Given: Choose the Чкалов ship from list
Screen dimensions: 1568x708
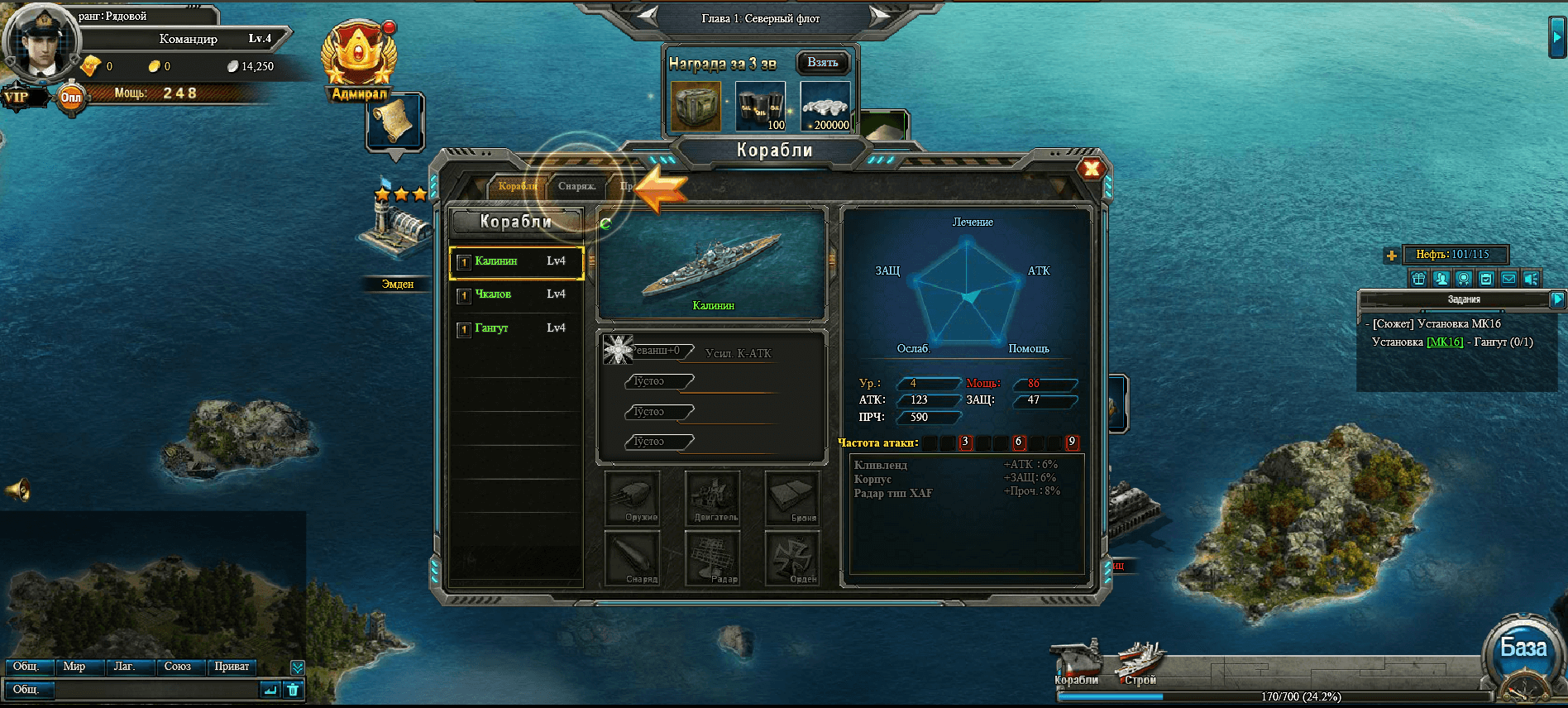Looking at the screenshot, I should pos(517,294).
